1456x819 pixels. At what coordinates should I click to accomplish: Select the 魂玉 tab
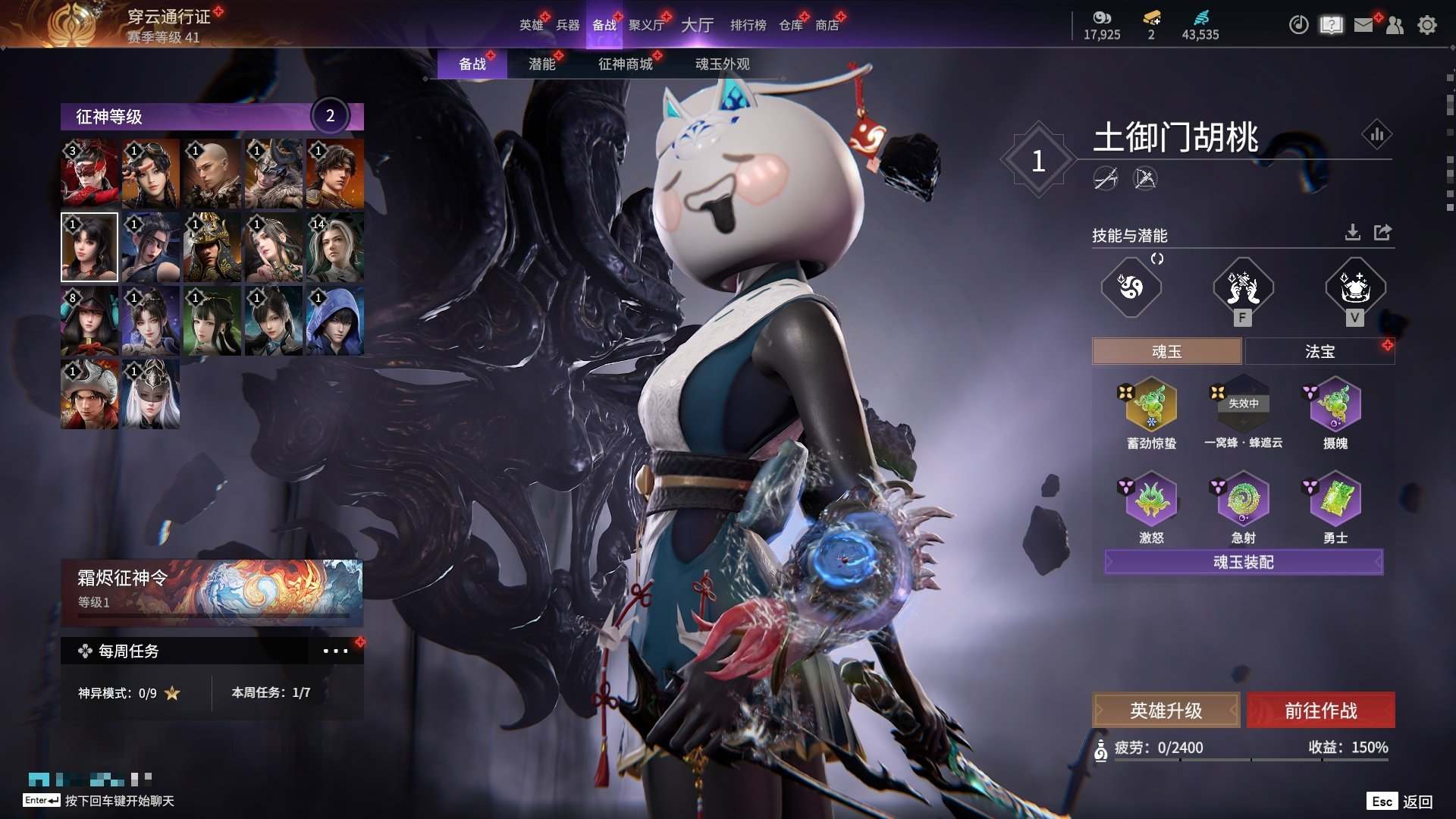(x=1166, y=351)
